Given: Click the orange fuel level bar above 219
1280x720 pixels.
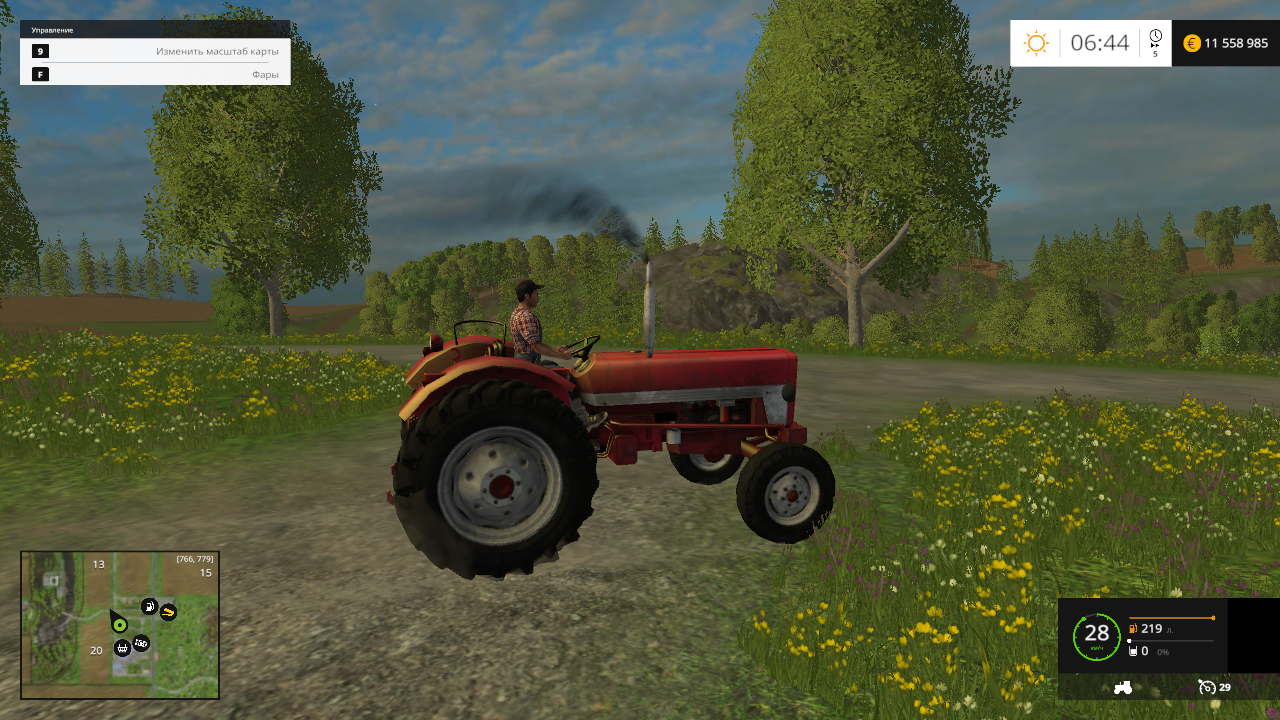Looking at the screenshot, I should (1172, 617).
